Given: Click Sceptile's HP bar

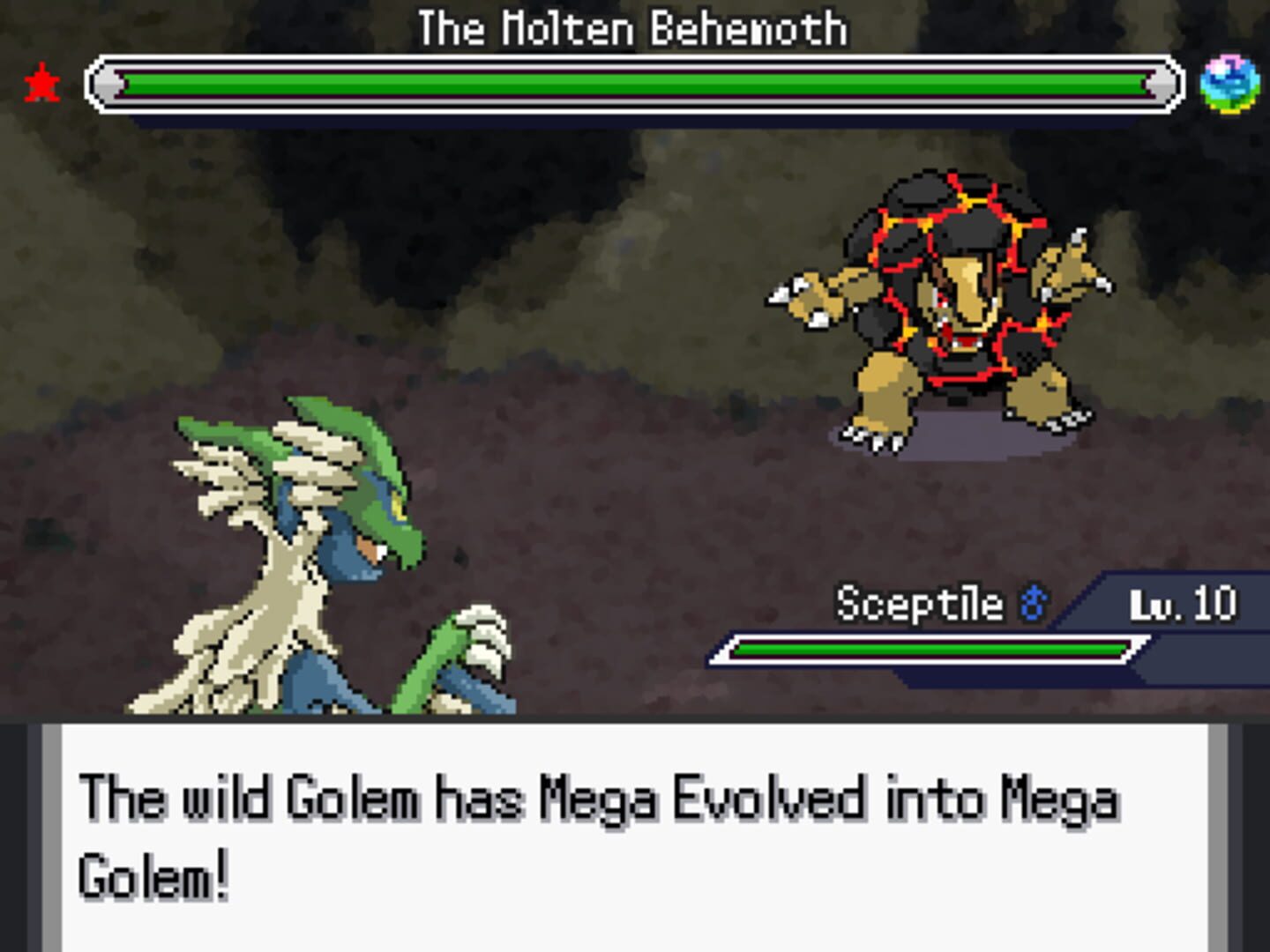Looking at the screenshot, I should click(x=930, y=651).
